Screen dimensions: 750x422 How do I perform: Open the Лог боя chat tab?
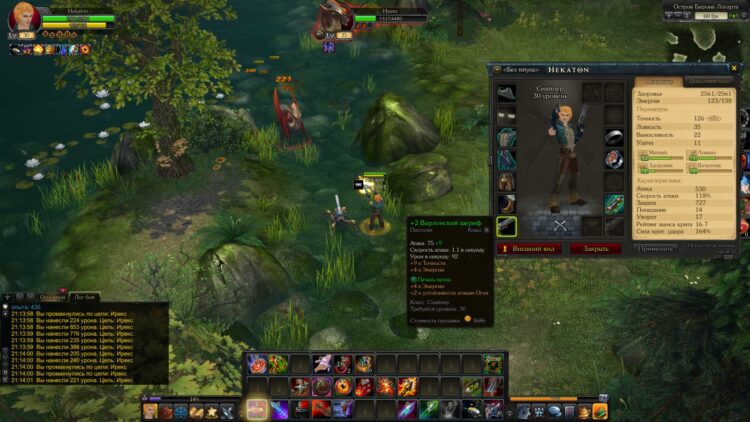(85, 297)
